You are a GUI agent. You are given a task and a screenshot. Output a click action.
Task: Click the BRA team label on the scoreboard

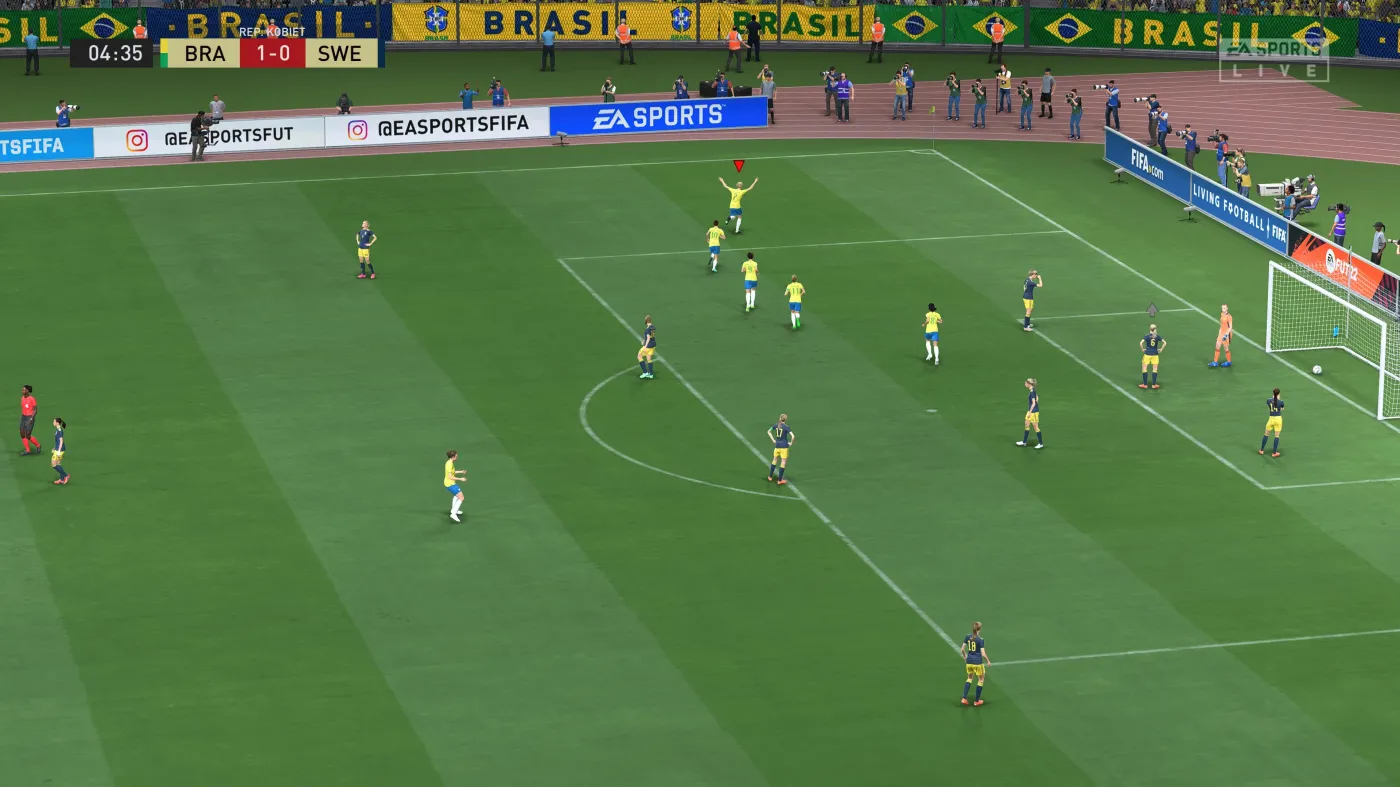point(205,54)
